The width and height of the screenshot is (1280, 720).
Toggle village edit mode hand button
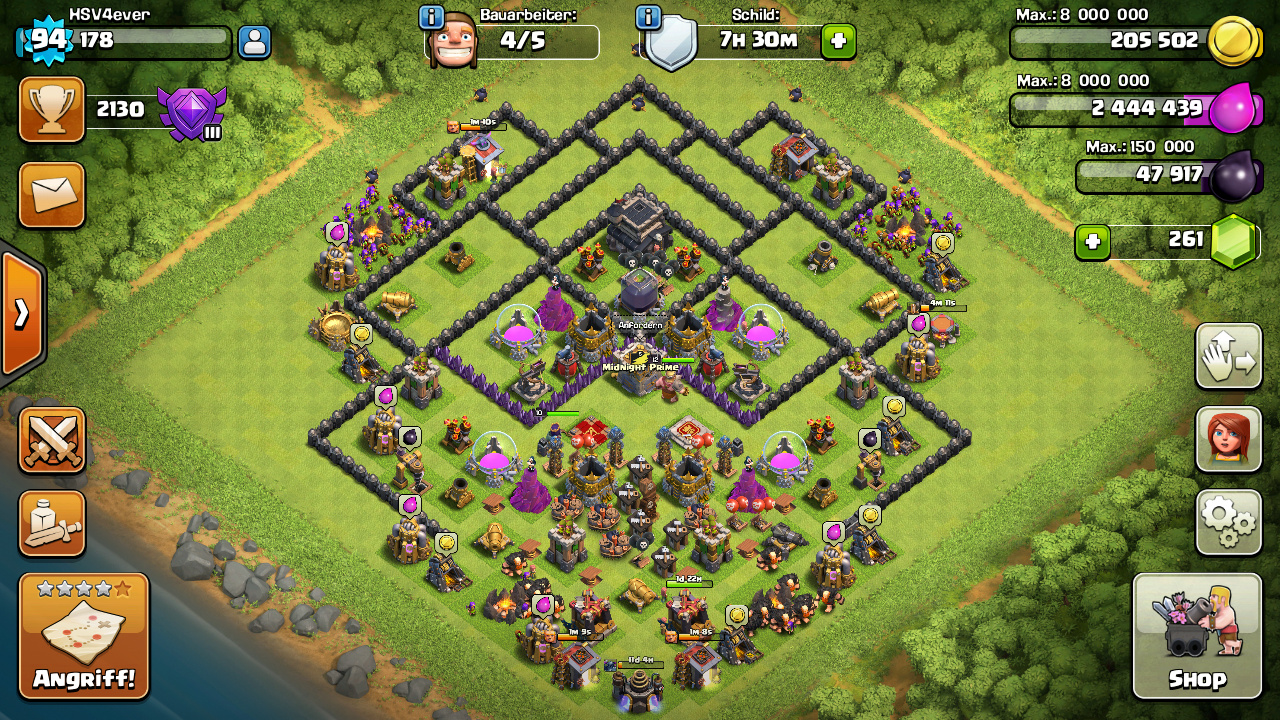[1228, 356]
